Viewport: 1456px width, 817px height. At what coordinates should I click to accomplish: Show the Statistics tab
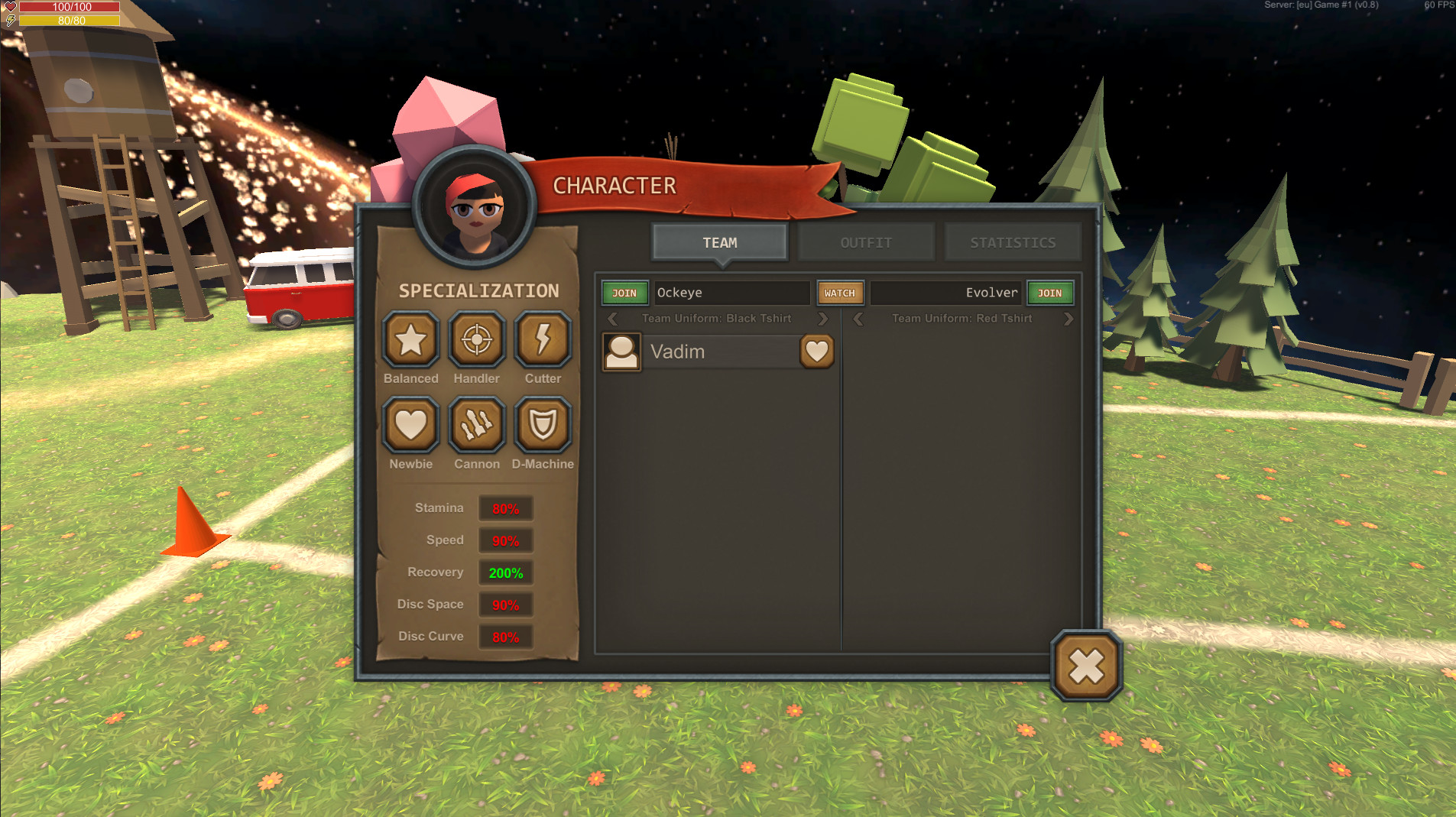click(x=1013, y=242)
